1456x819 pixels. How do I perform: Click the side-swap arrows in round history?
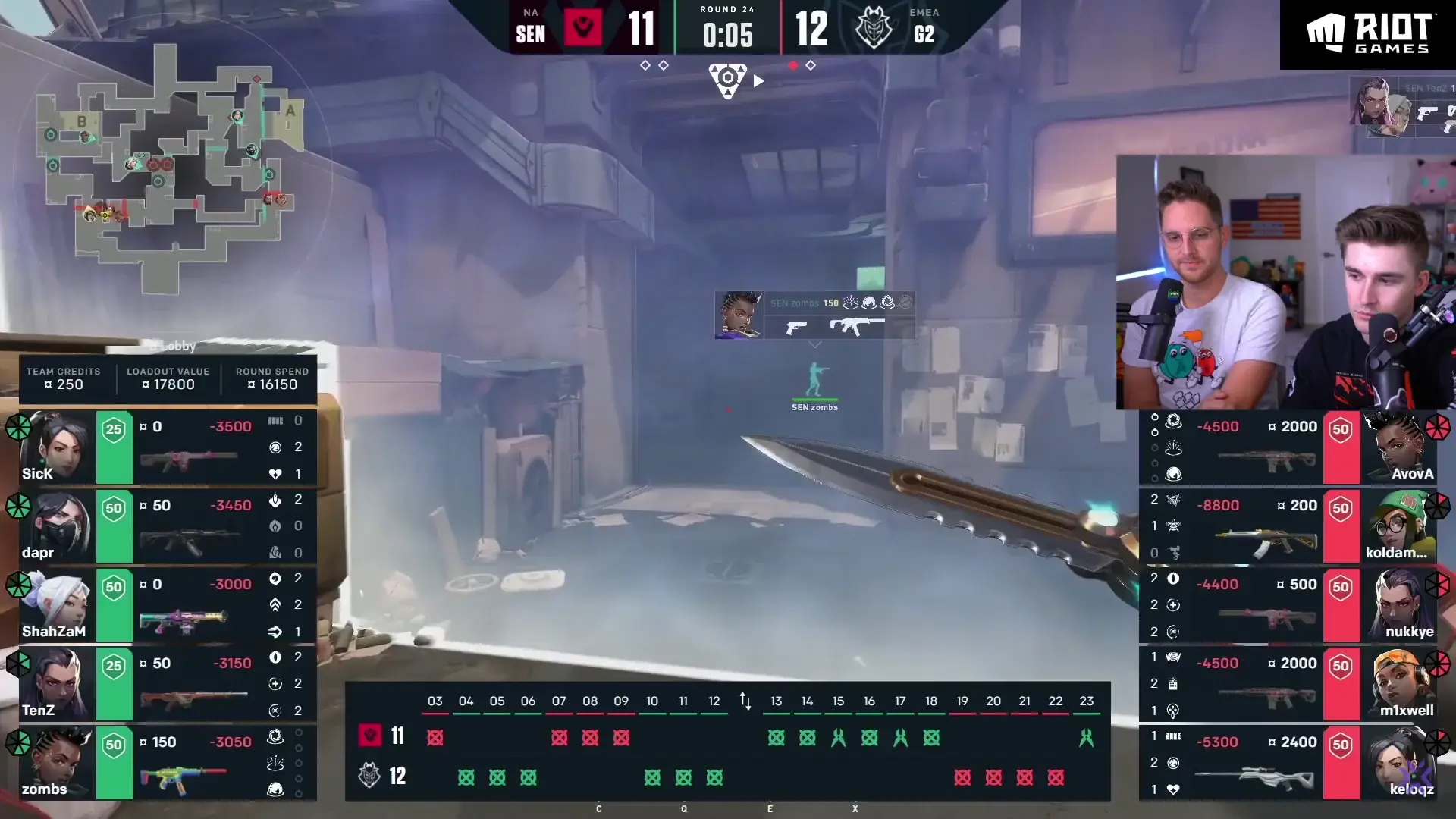745,701
